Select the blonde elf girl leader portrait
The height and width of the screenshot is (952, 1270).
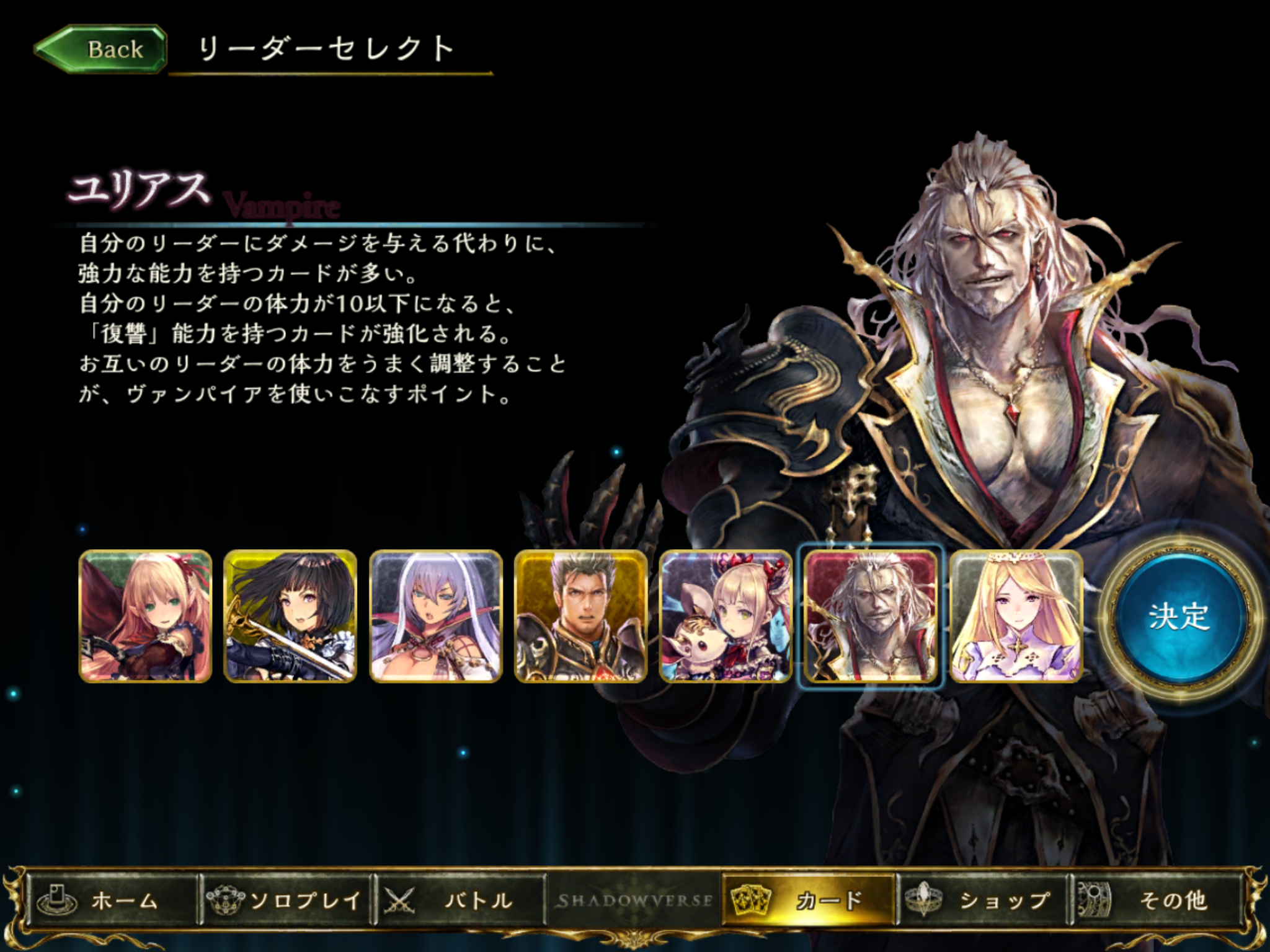(146, 616)
